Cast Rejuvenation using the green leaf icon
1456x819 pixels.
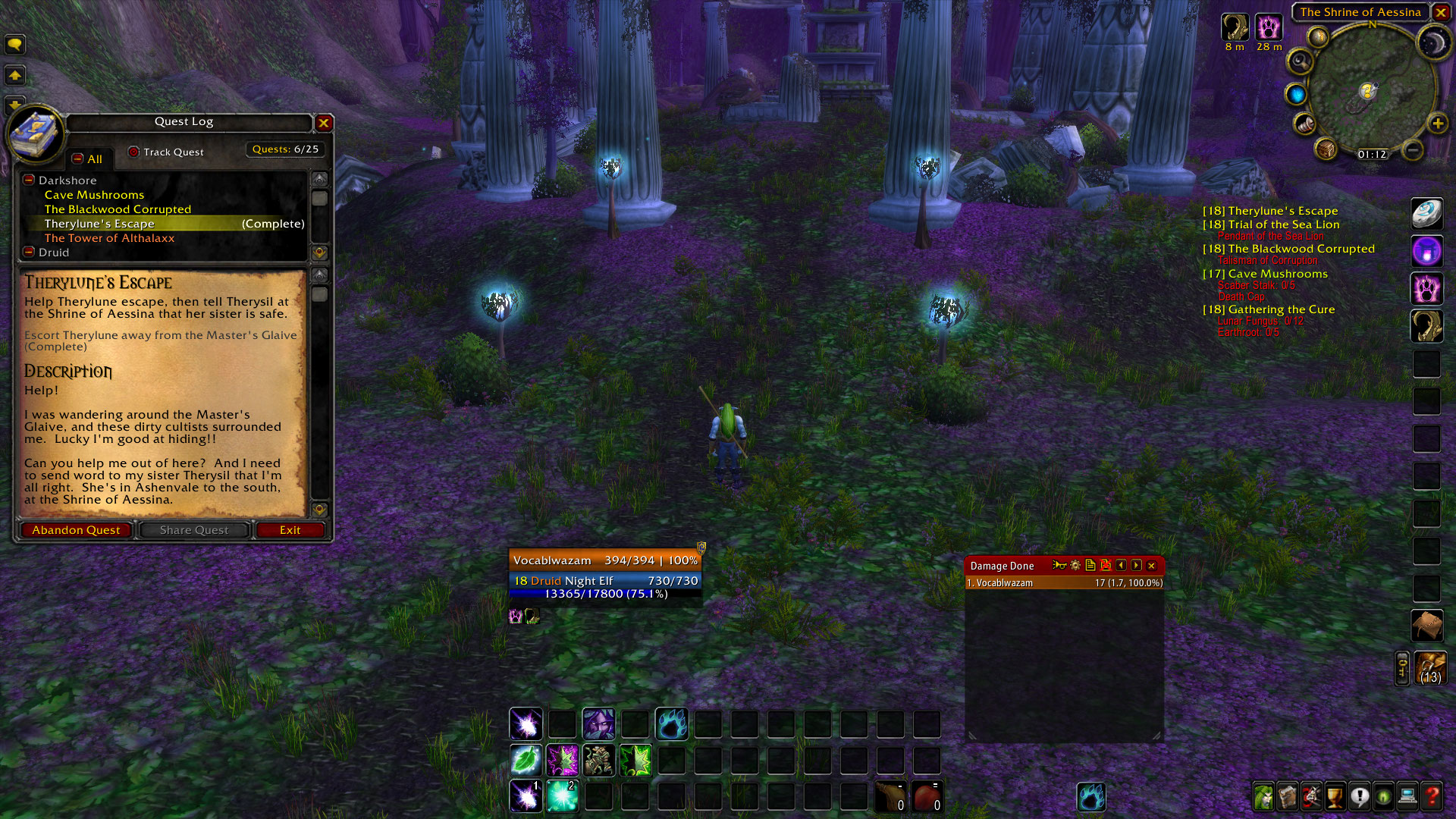(x=526, y=761)
